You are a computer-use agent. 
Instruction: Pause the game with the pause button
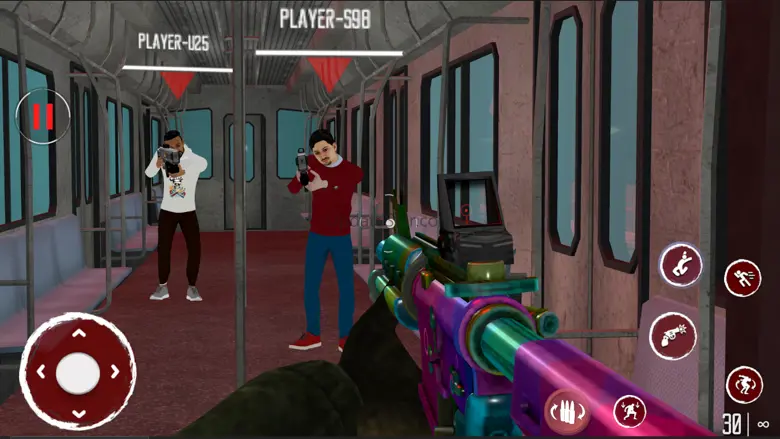tap(43, 116)
